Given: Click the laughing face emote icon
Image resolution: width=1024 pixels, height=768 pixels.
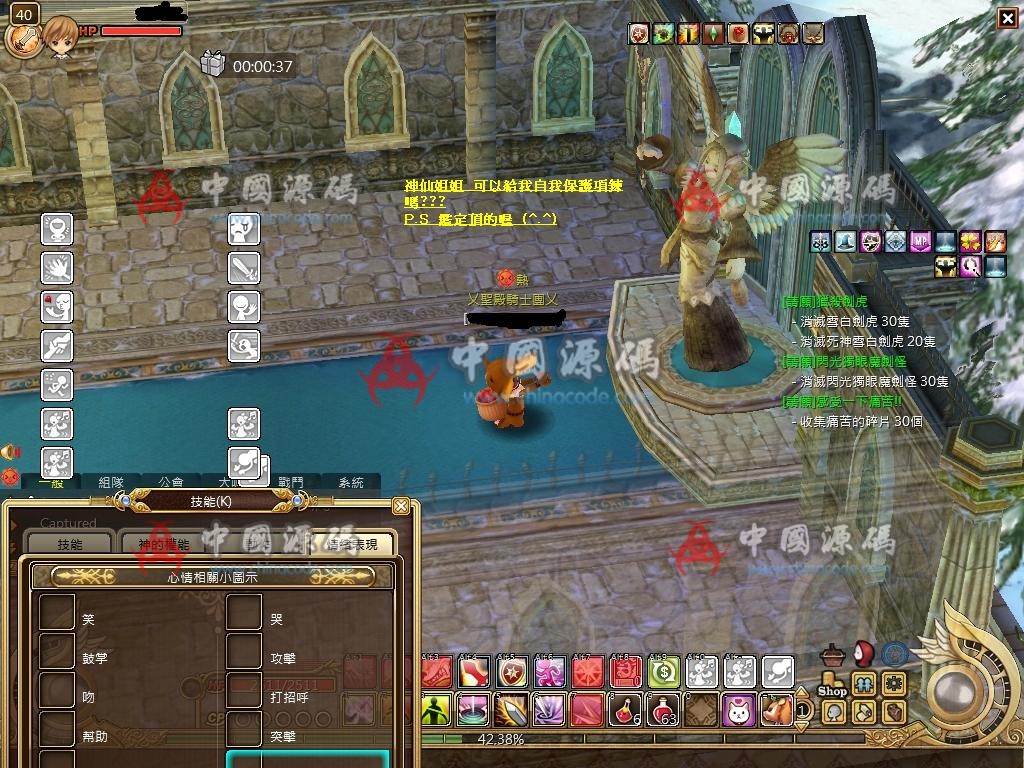Looking at the screenshot, I should [57, 230].
